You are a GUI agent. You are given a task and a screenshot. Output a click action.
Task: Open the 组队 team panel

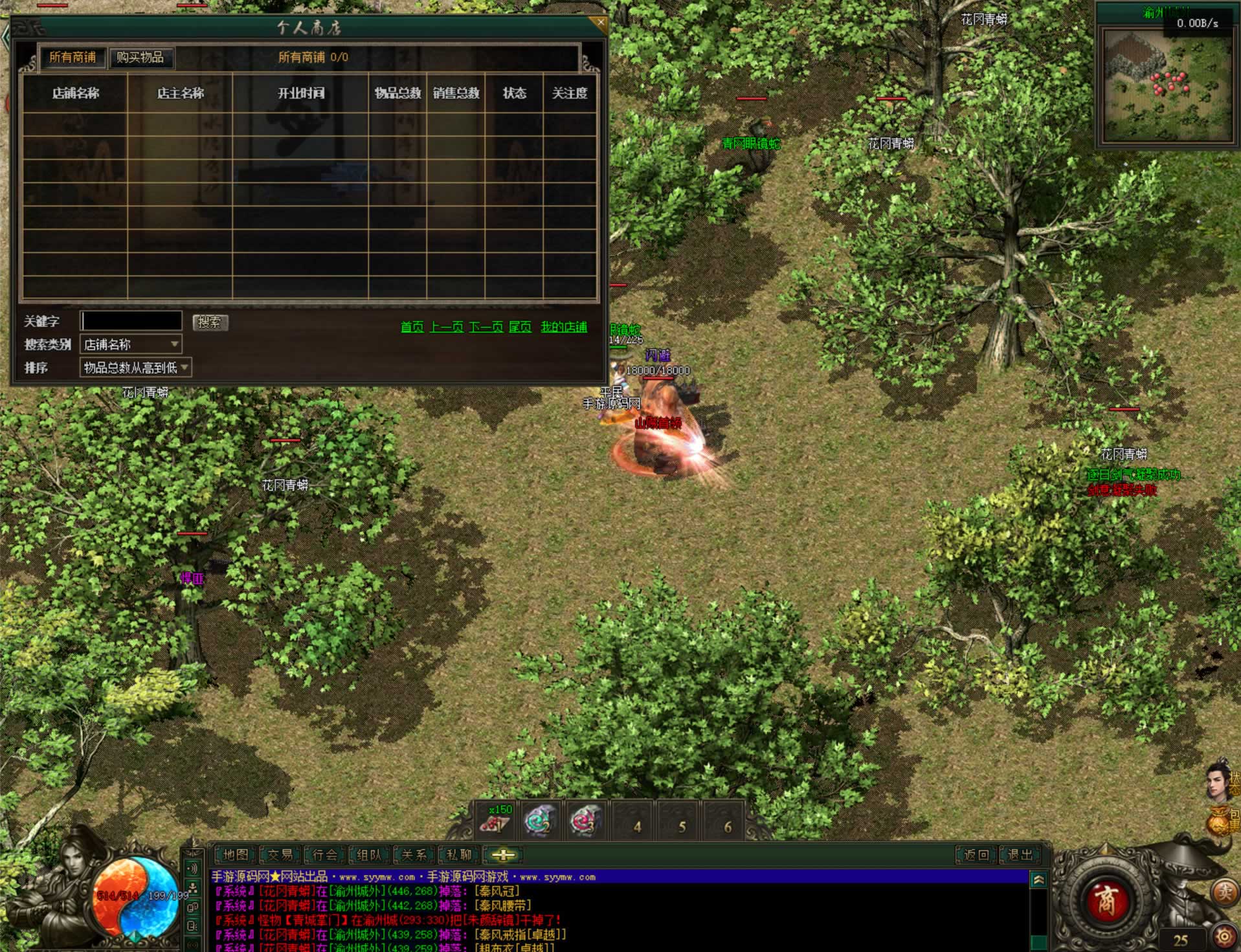pyautogui.click(x=369, y=855)
